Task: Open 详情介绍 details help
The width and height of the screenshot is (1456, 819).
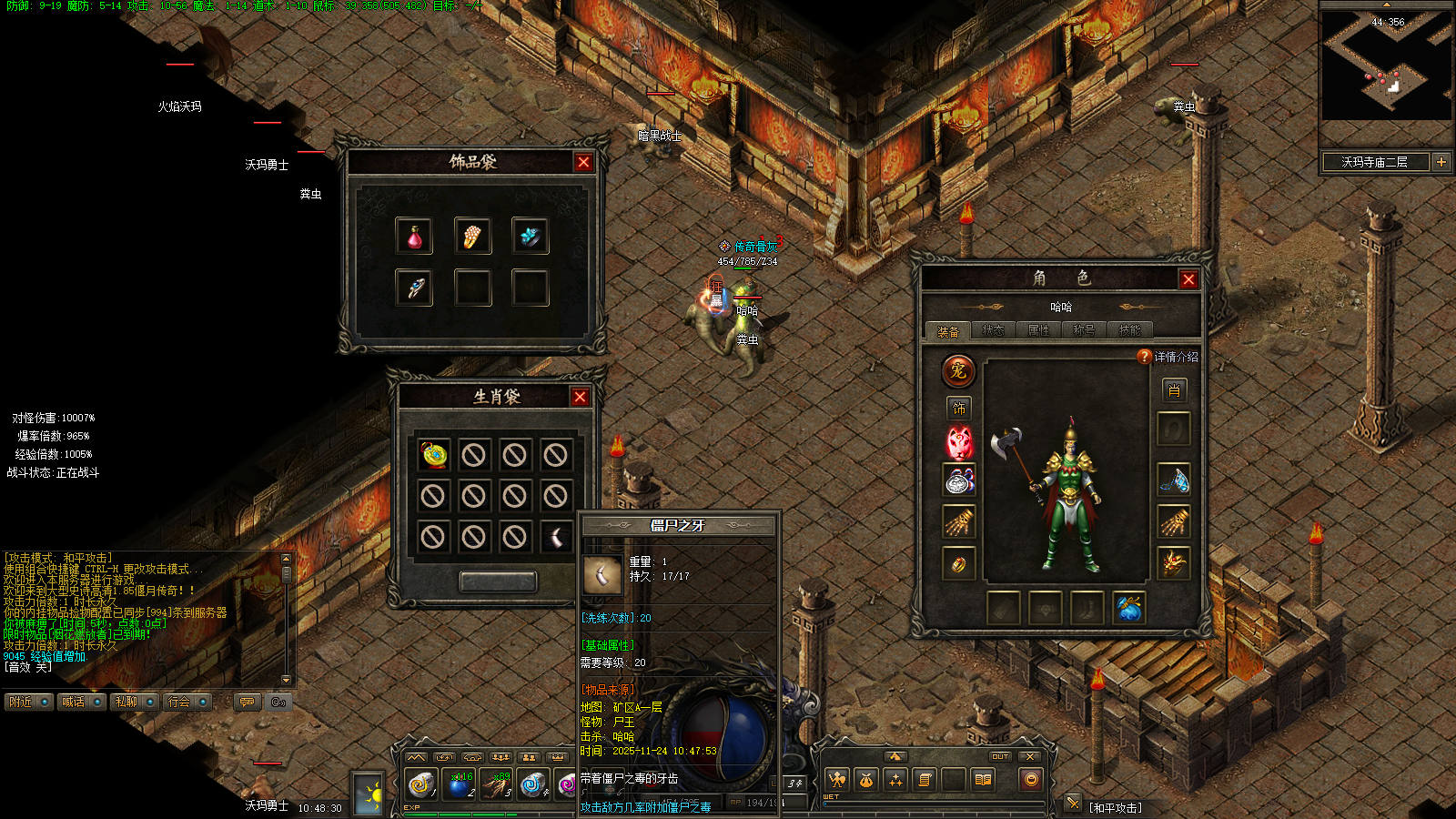Action: pyautogui.click(x=1169, y=357)
